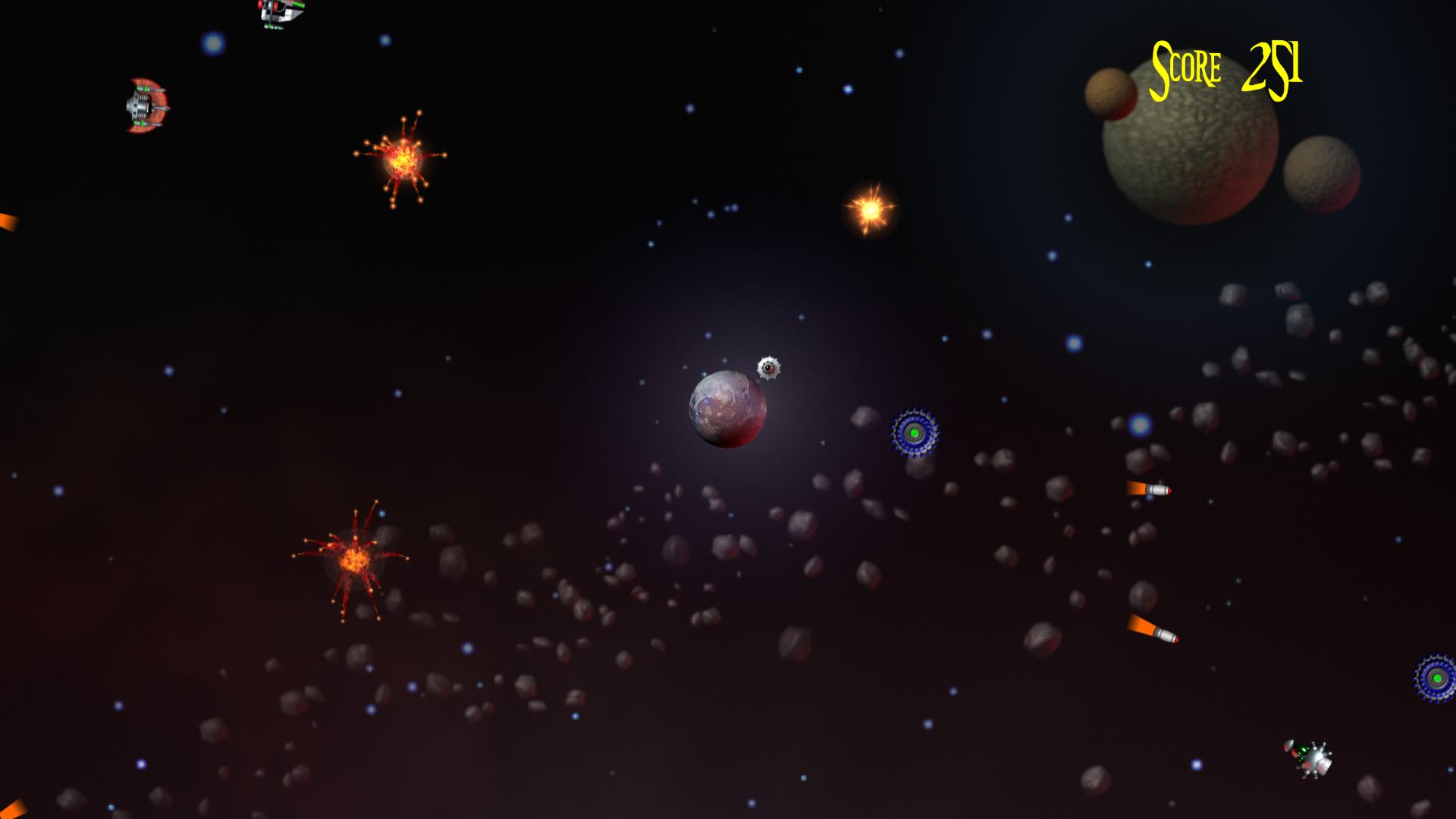Select the orange projectile at the left edge
Image resolution: width=1456 pixels, height=819 pixels.
coord(6,224)
